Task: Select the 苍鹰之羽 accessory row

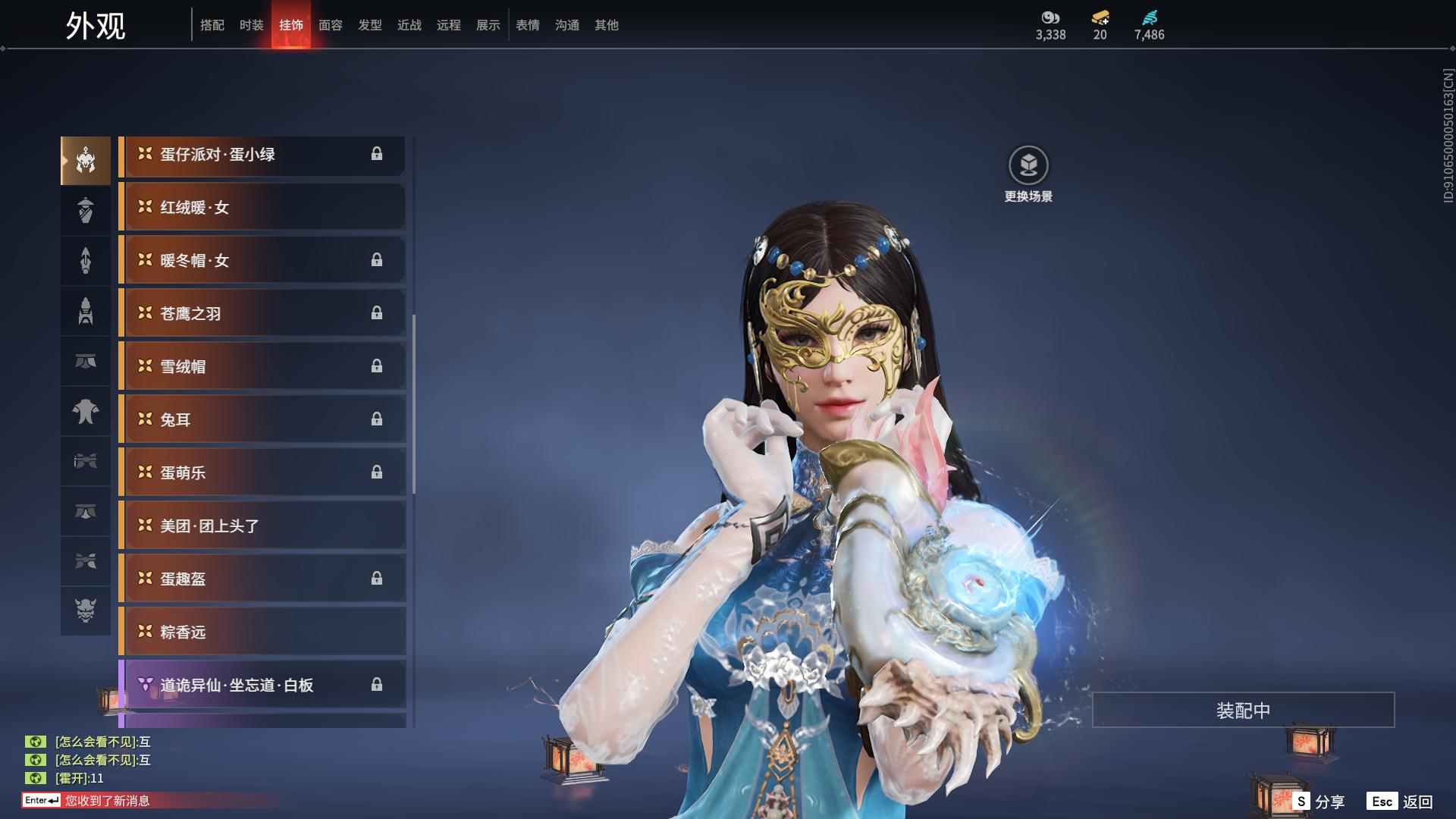Action: click(262, 313)
